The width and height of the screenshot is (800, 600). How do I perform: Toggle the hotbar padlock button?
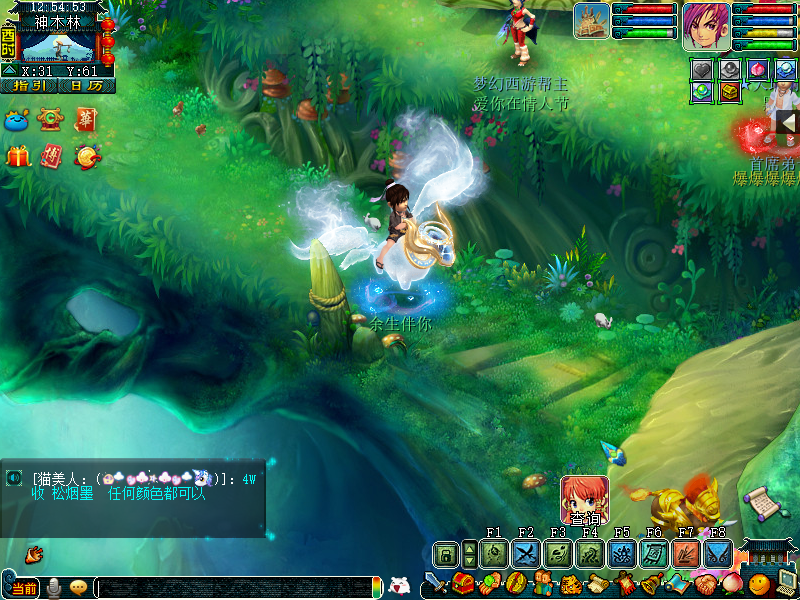click(445, 555)
